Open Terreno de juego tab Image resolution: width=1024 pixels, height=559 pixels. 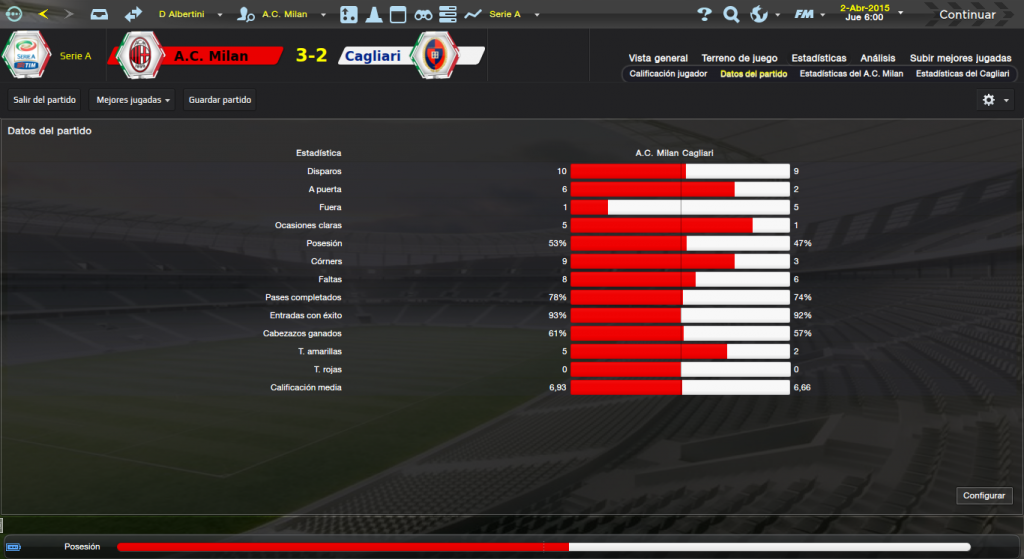[x=738, y=58]
